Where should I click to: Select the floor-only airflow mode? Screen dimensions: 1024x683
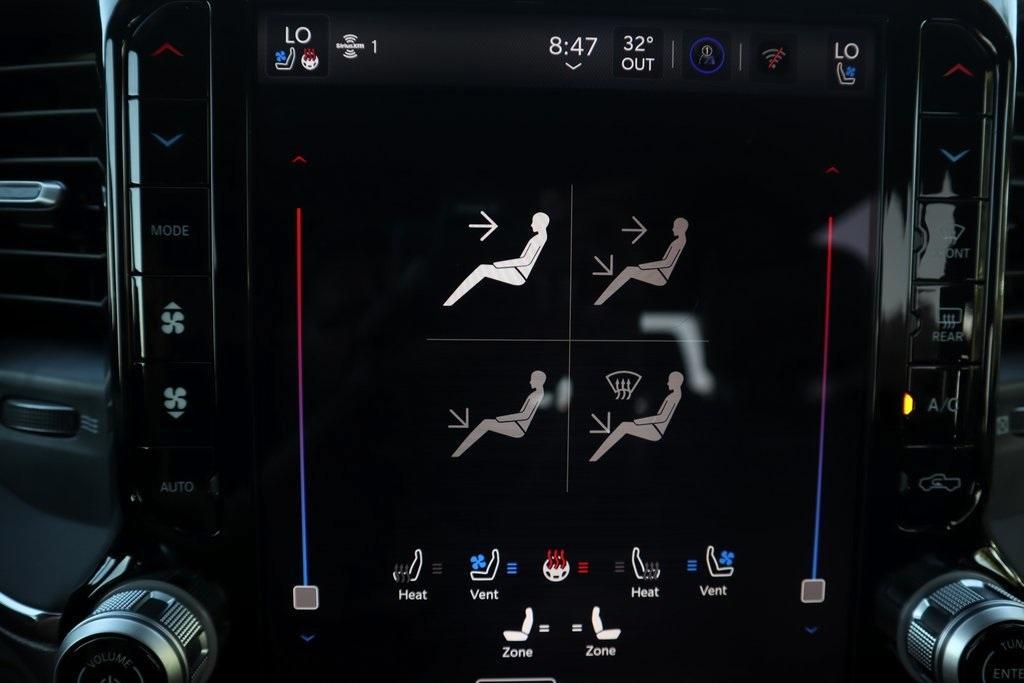499,413
